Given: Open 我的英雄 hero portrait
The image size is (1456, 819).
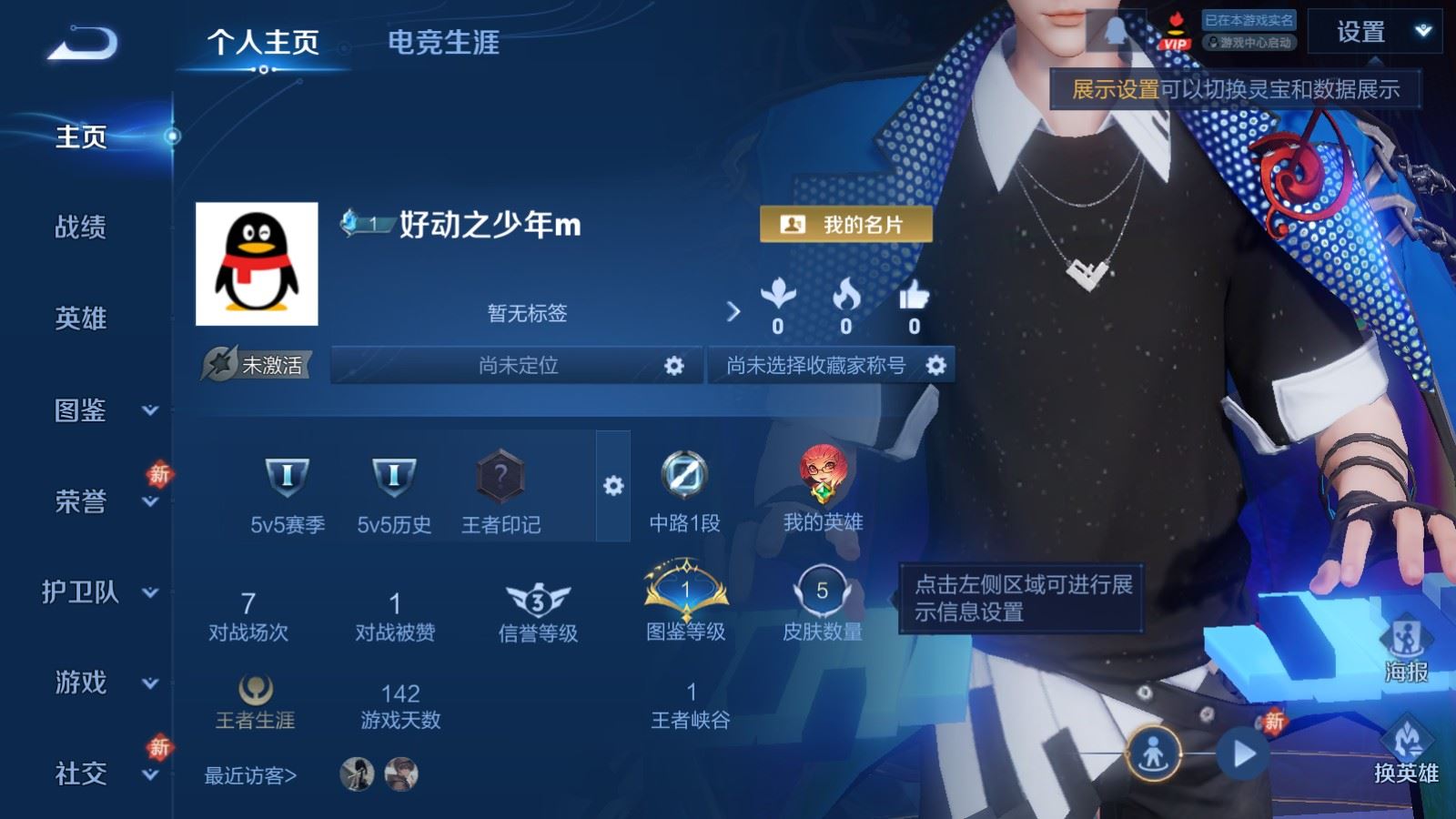Looking at the screenshot, I should (x=824, y=473).
